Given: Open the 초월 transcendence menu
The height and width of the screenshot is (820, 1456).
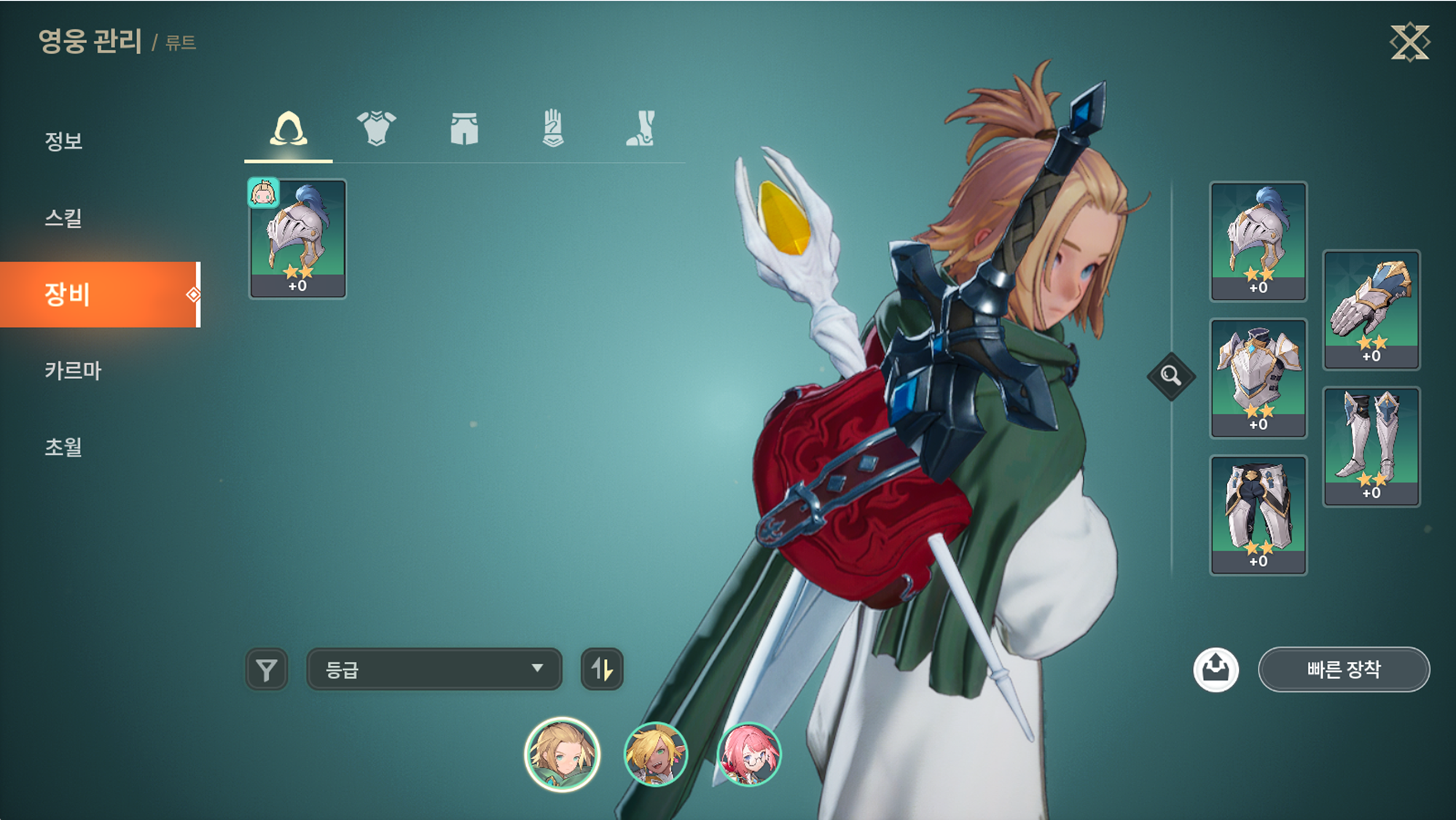Looking at the screenshot, I should point(64,447).
